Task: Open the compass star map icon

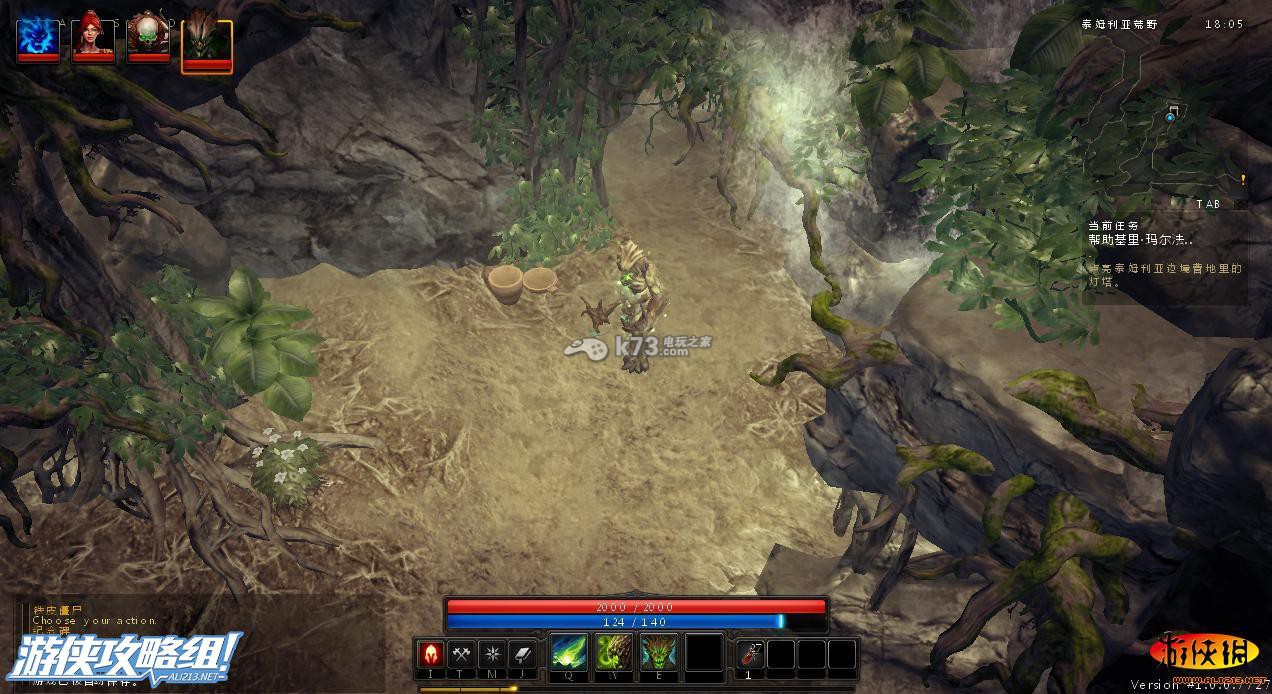Action: click(x=492, y=654)
